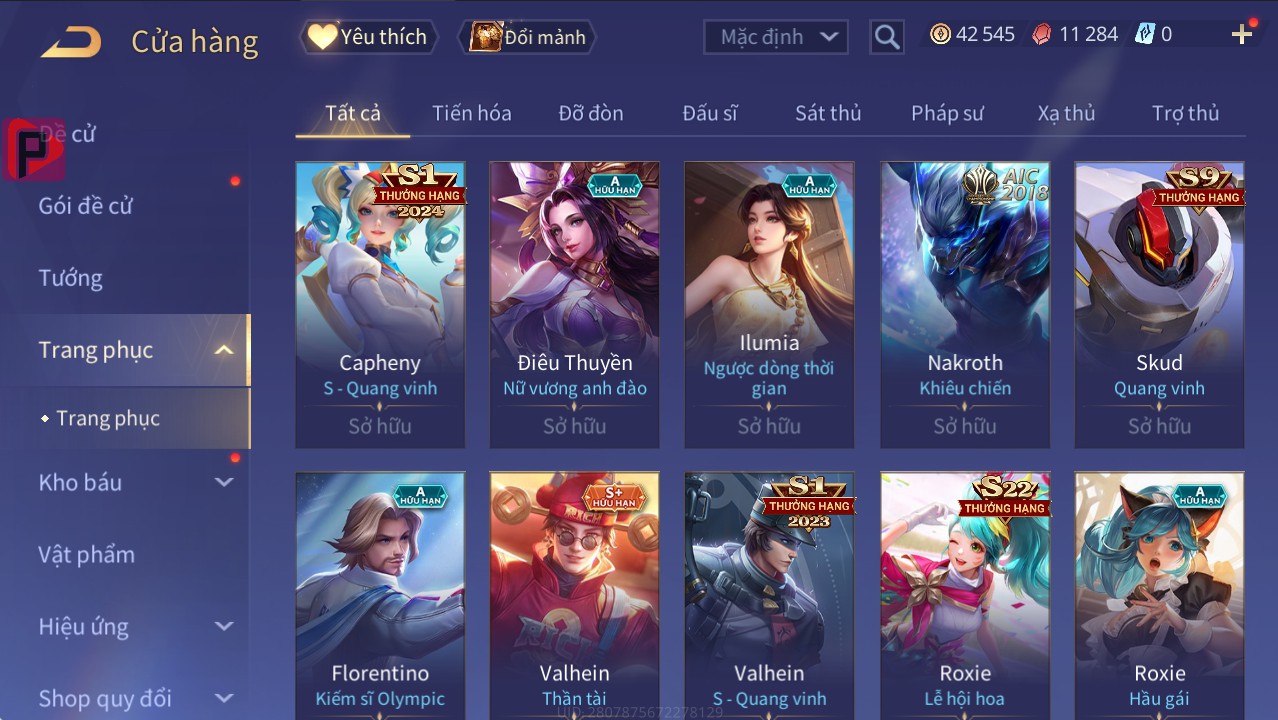Select the Đấu sĩ category tab
Viewport: 1278px width, 720px height.
[709, 113]
